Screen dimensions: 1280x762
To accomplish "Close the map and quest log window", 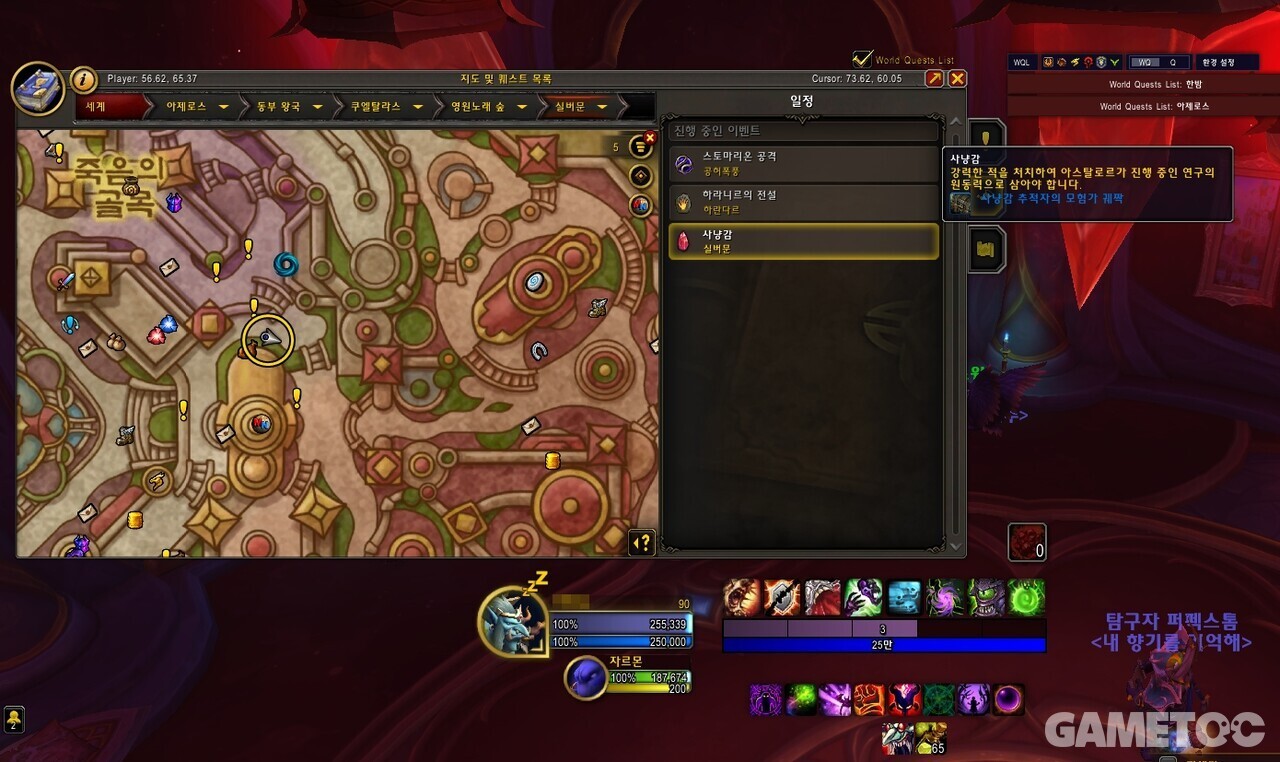I will (957, 79).
